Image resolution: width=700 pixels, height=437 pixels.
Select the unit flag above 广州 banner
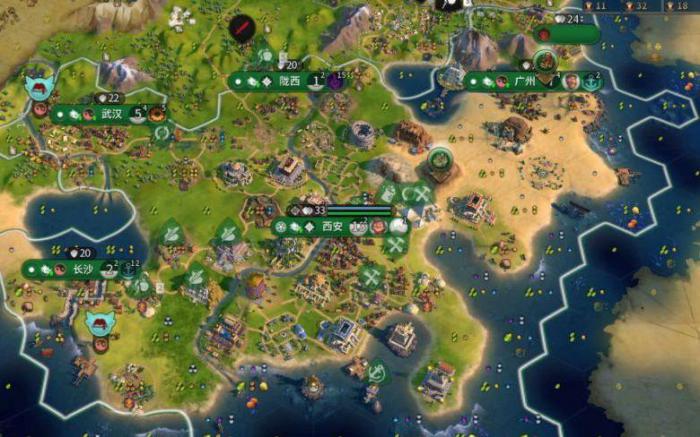tap(545, 60)
